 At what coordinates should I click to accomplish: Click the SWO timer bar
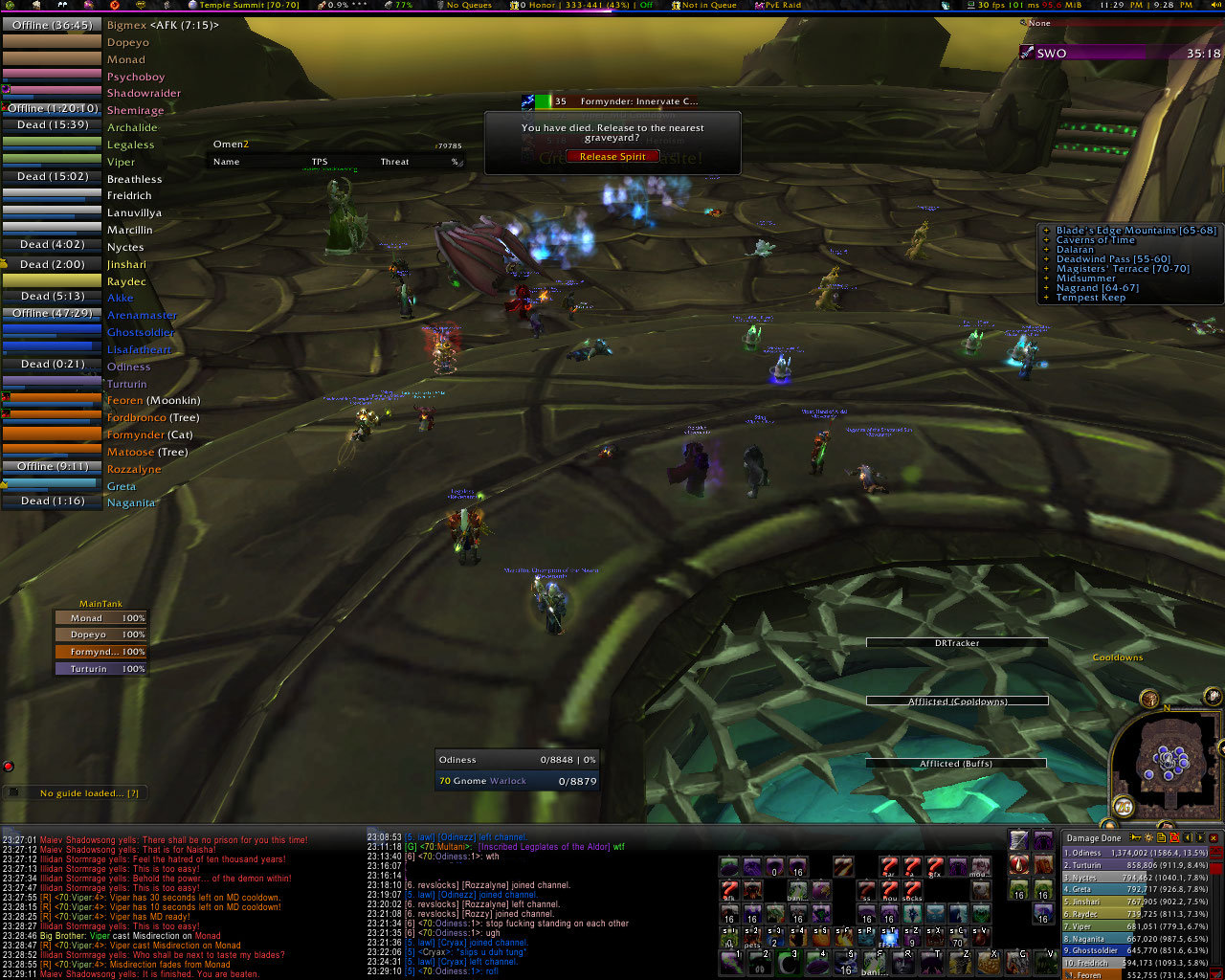[1120, 54]
